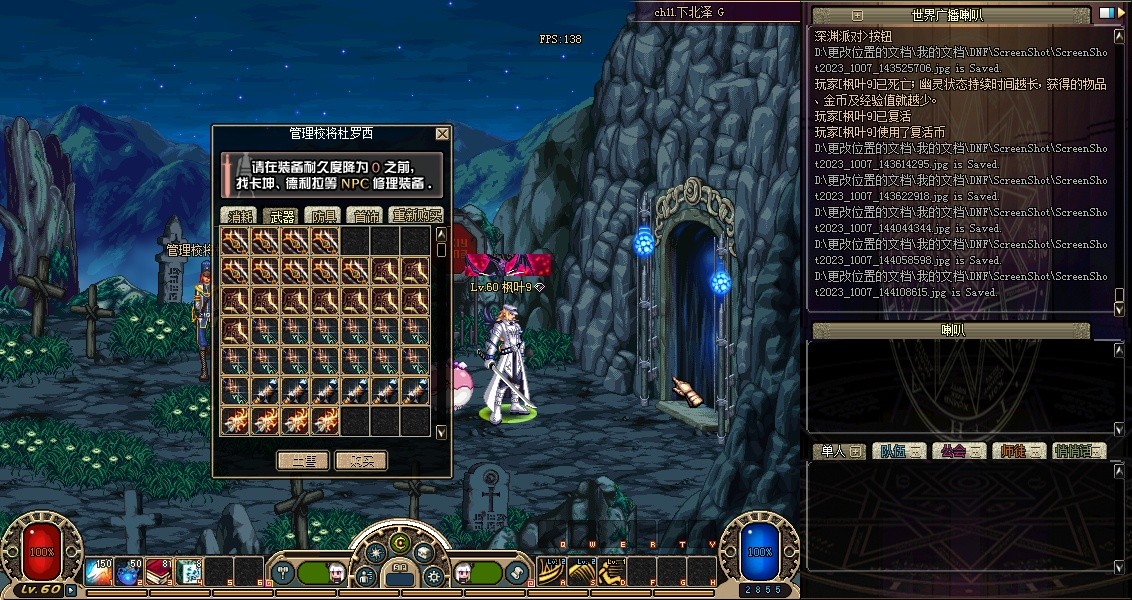Screen dimensions: 1132x600
Task: Close the 管理校将杜罗西 shop window
Action: (x=442, y=134)
